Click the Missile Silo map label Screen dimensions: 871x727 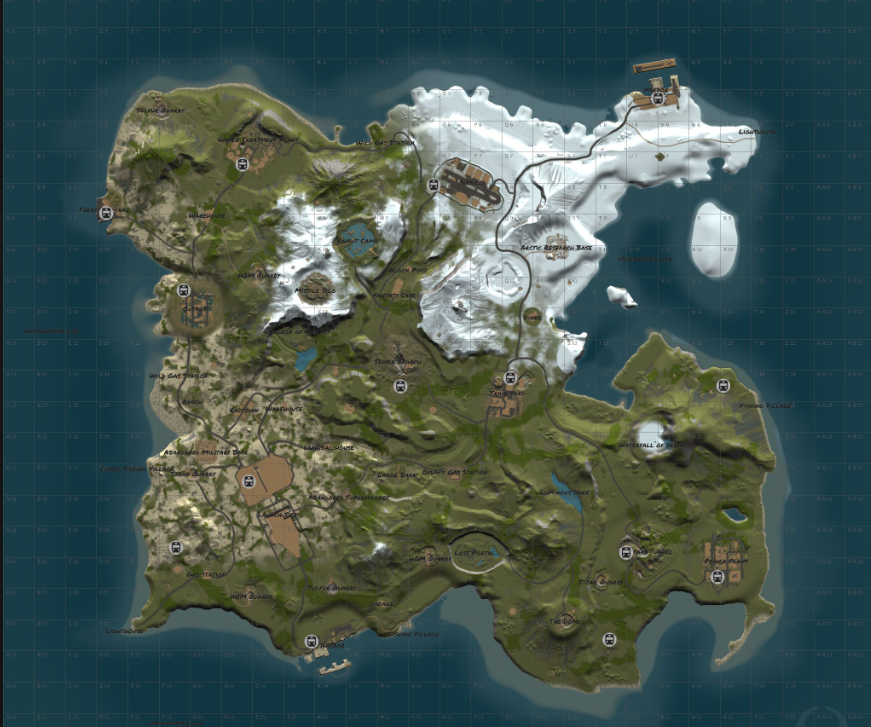[x=315, y=291]
